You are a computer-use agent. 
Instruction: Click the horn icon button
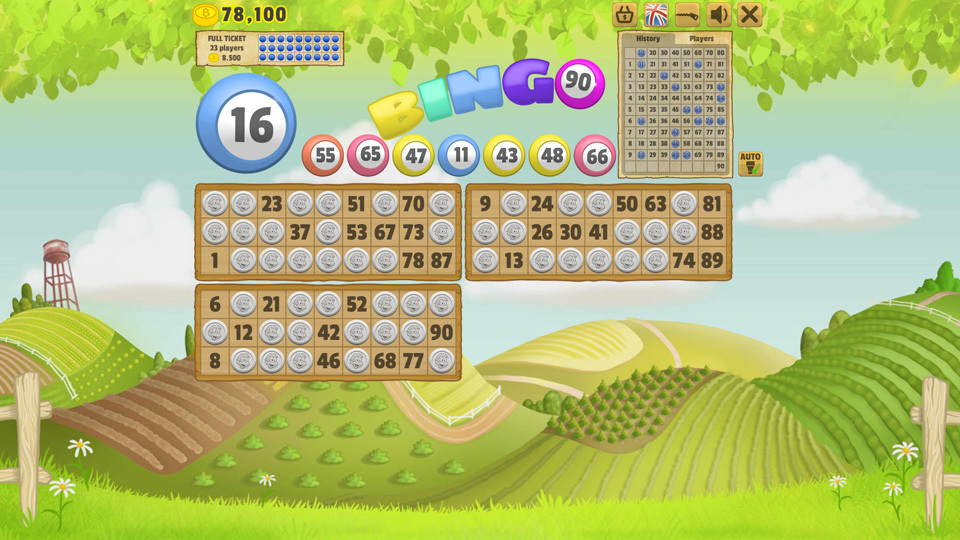point(687,14)
